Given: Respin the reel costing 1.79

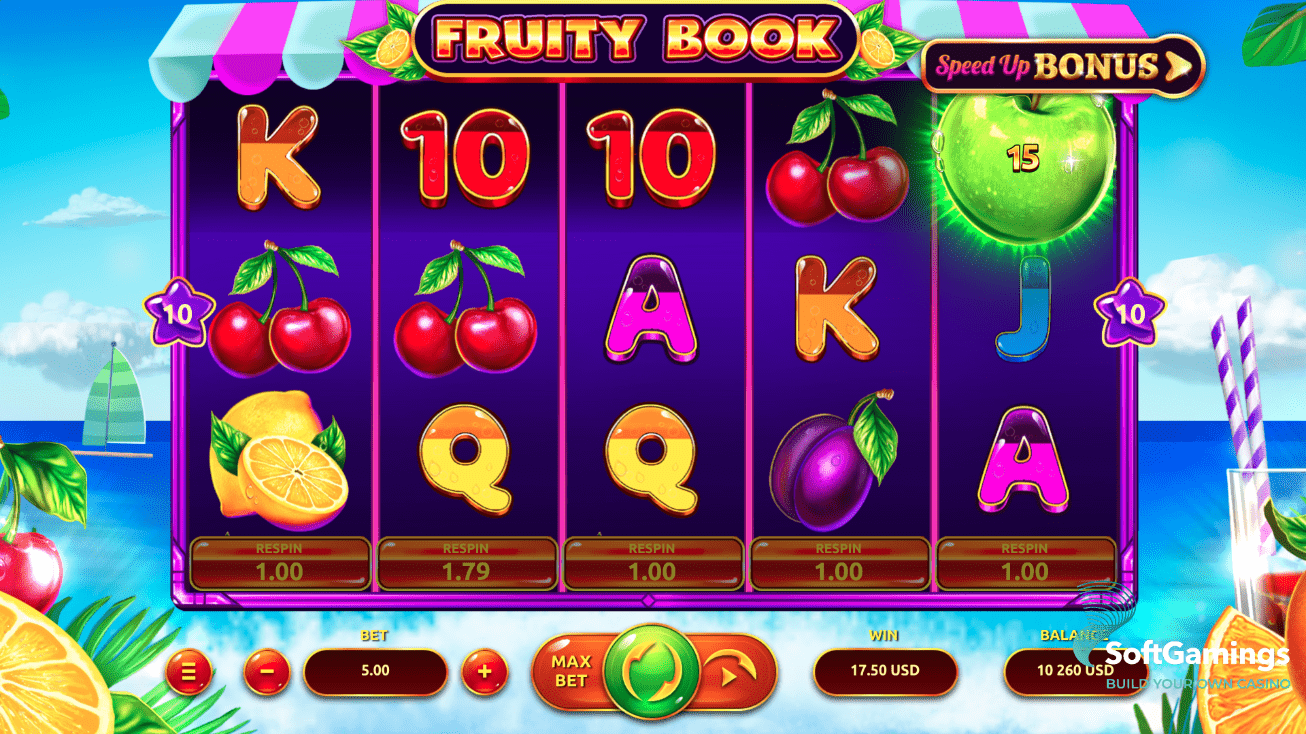Looking at the screenshot, I should click(466, 564).
